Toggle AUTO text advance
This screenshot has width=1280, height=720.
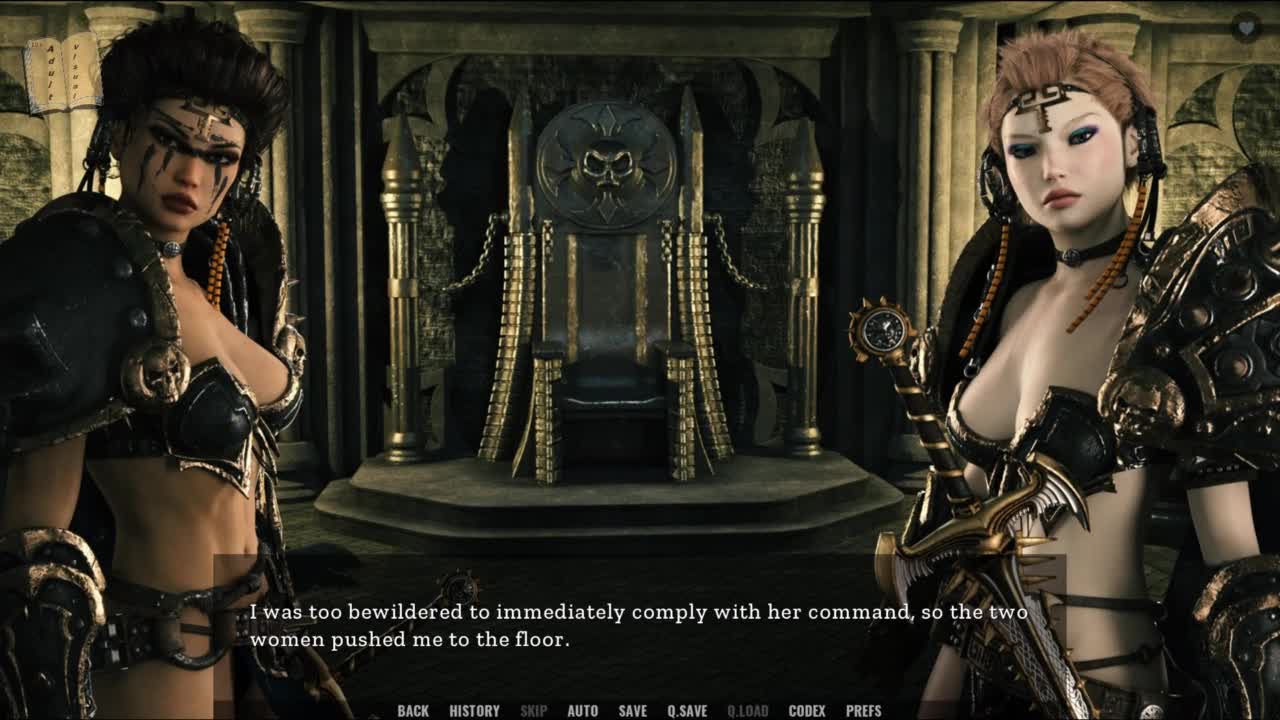[x=582, y=711]
